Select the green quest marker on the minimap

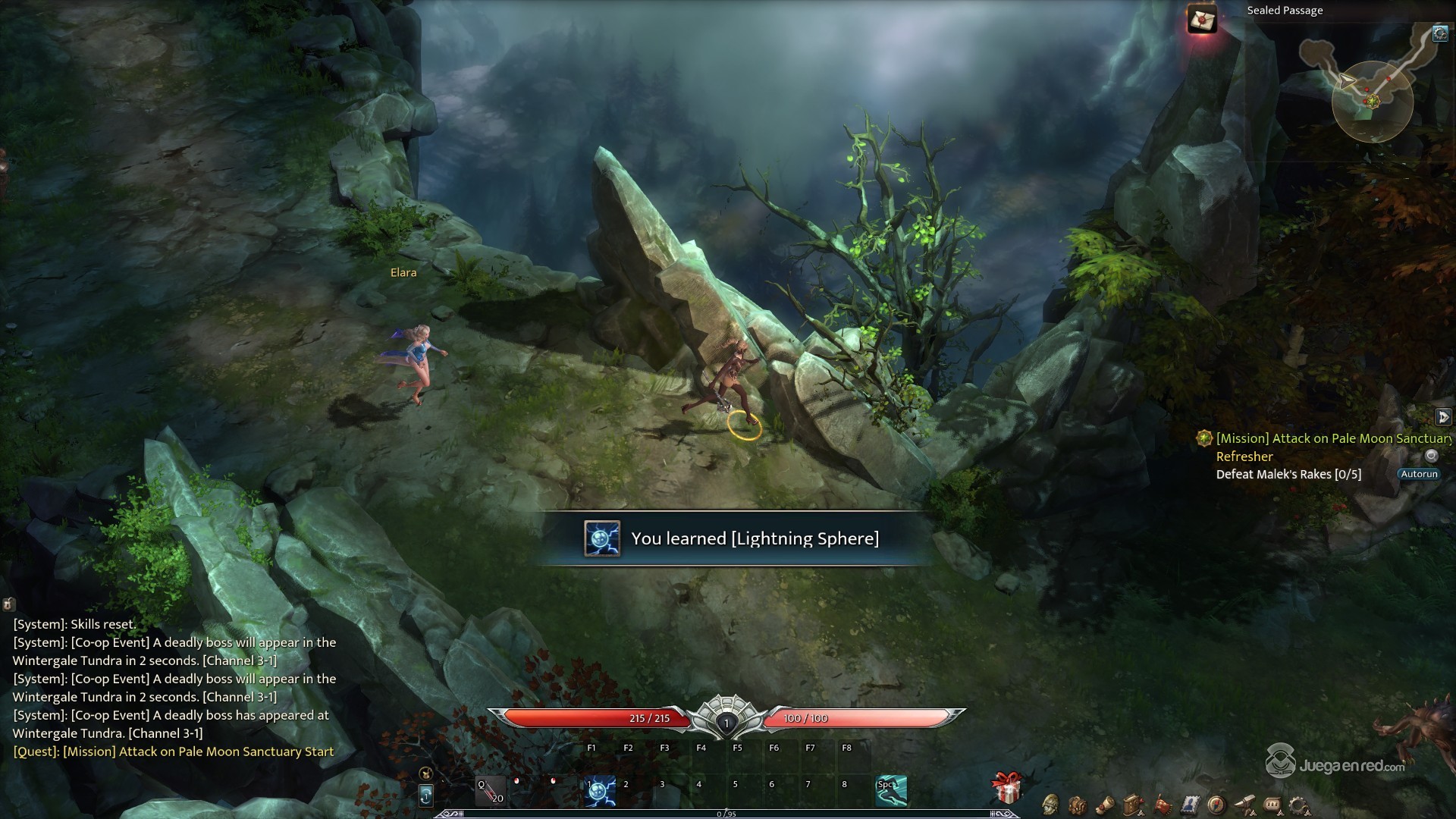coord(1371,101)
